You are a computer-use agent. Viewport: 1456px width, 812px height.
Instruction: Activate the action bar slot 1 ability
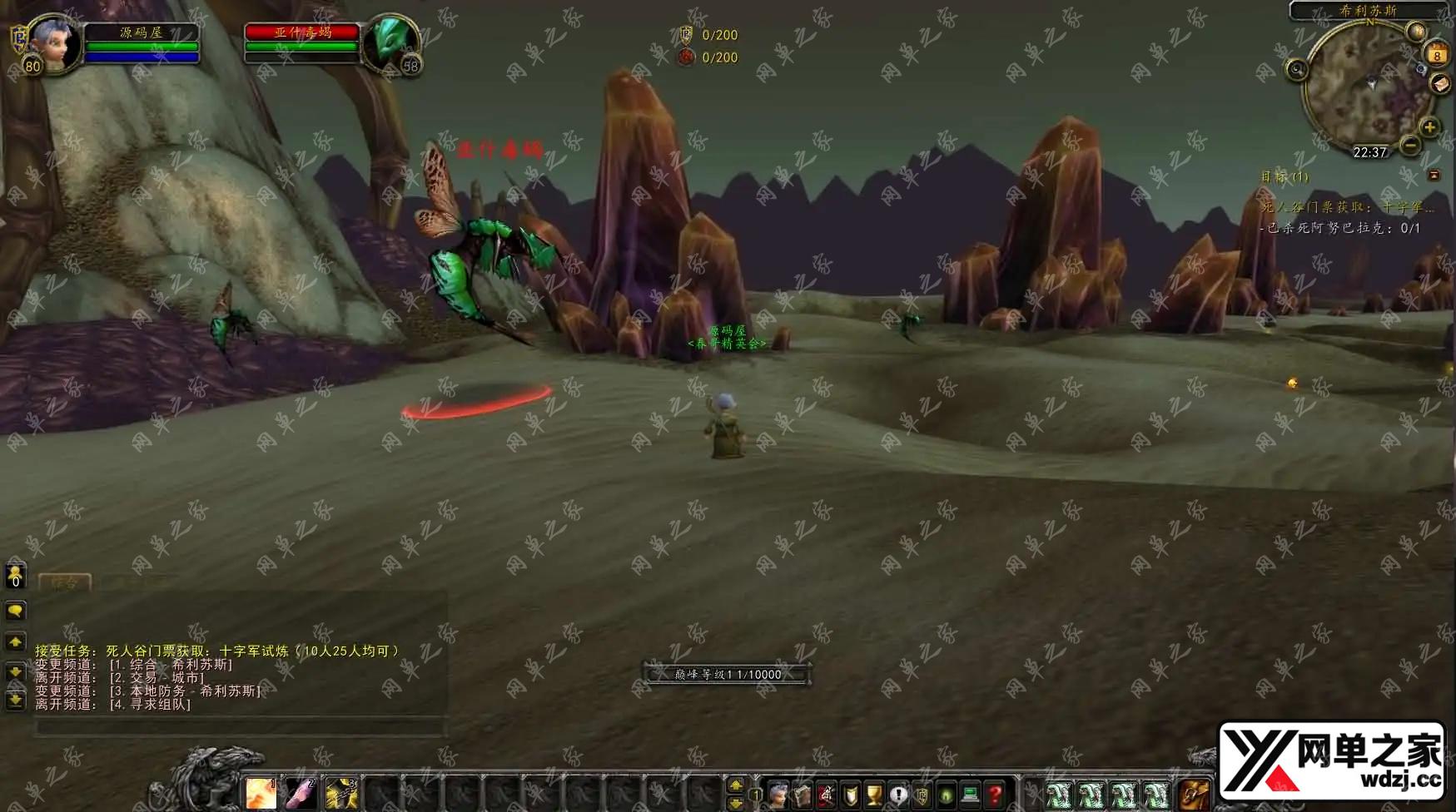coord(261,794)
